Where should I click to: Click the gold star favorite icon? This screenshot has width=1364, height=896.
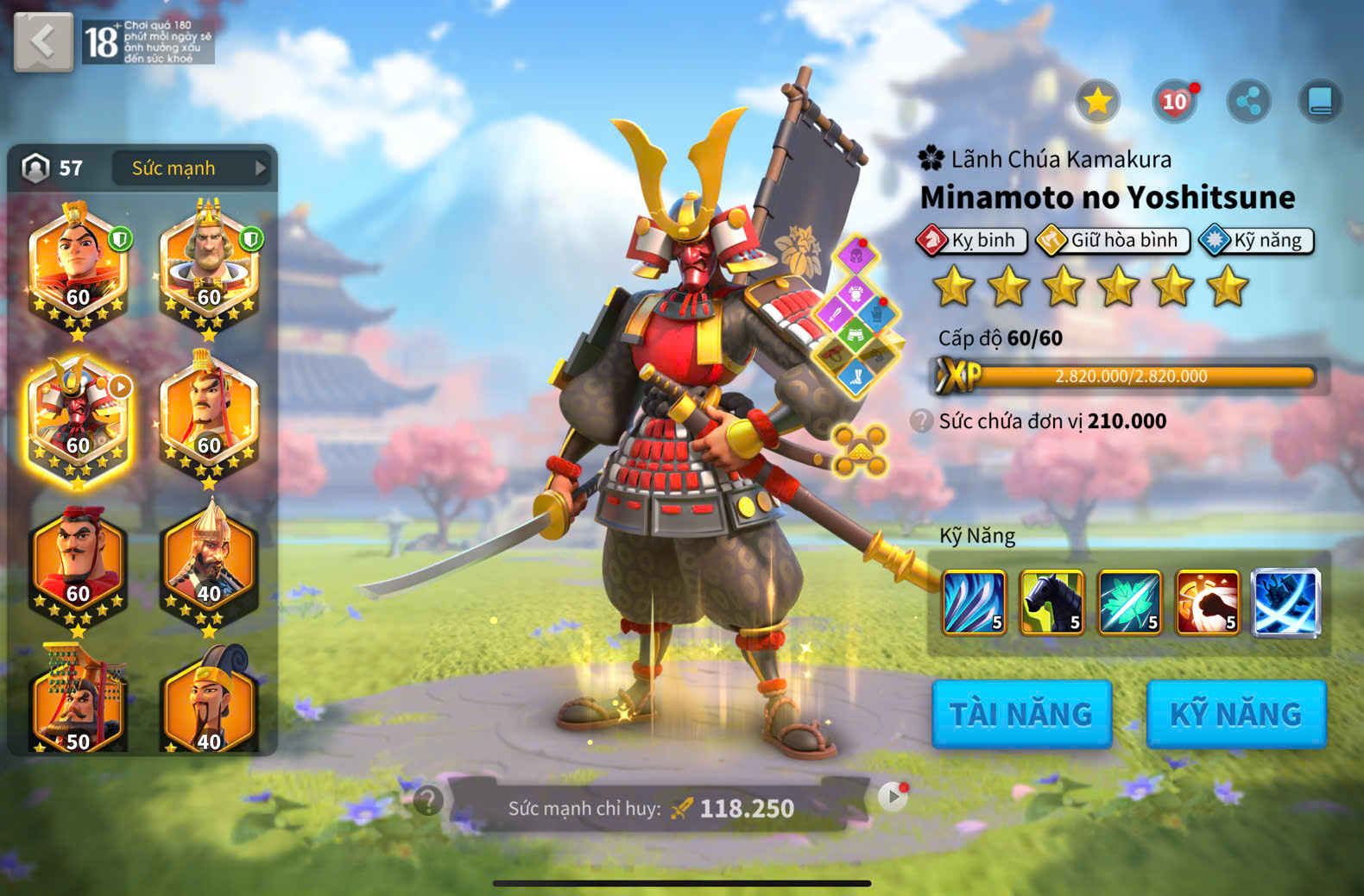[1097, 102]
